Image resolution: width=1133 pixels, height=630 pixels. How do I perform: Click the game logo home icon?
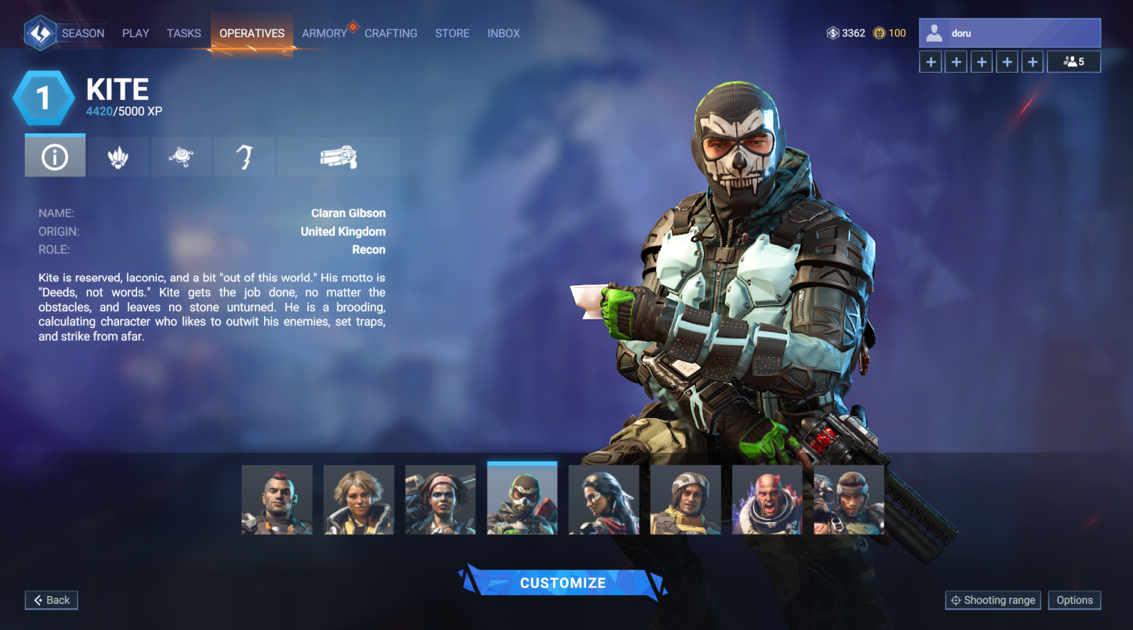[x=40, y=33]
